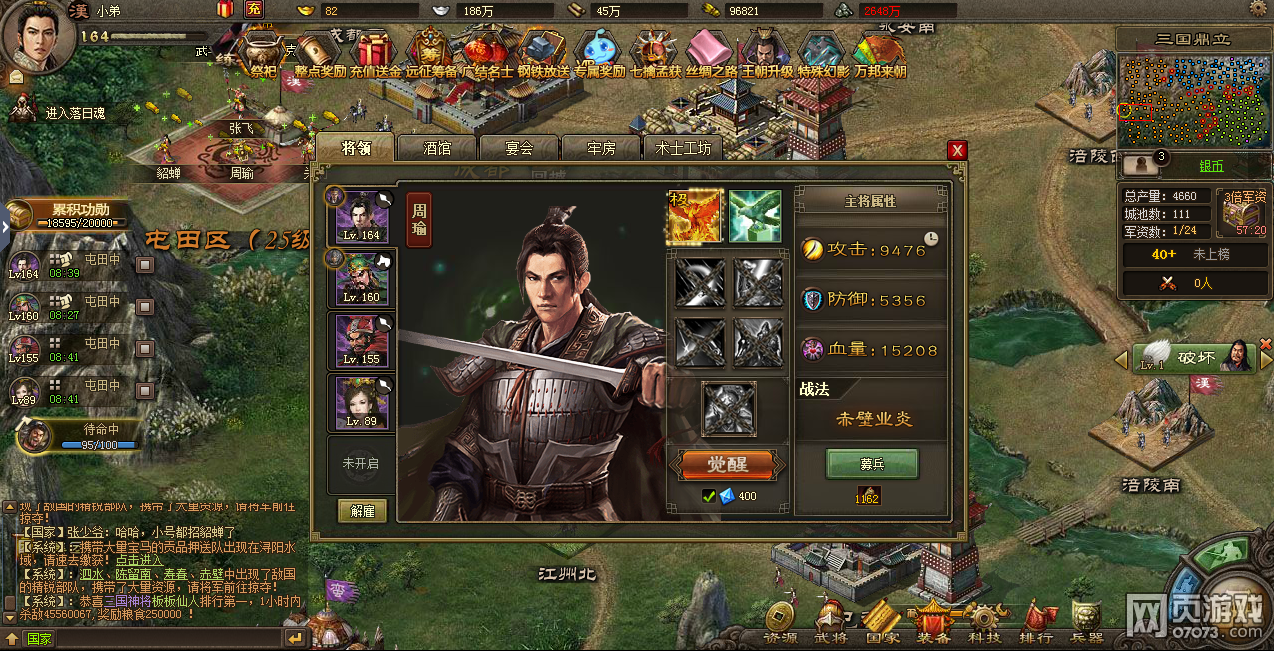Switch to the 酒馆 tavern tab
The height and width of the screenshot is (651, 1274).
pos(437,148)
